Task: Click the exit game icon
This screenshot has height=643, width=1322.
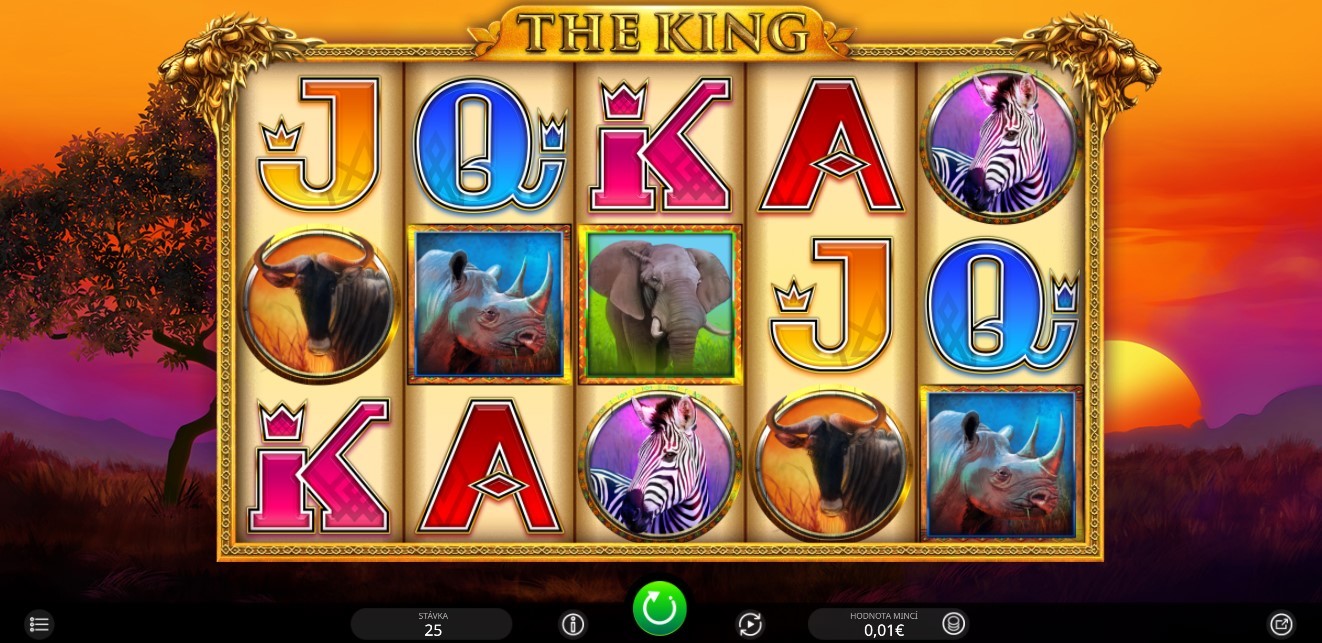Action: click(x=1281, y=625)
